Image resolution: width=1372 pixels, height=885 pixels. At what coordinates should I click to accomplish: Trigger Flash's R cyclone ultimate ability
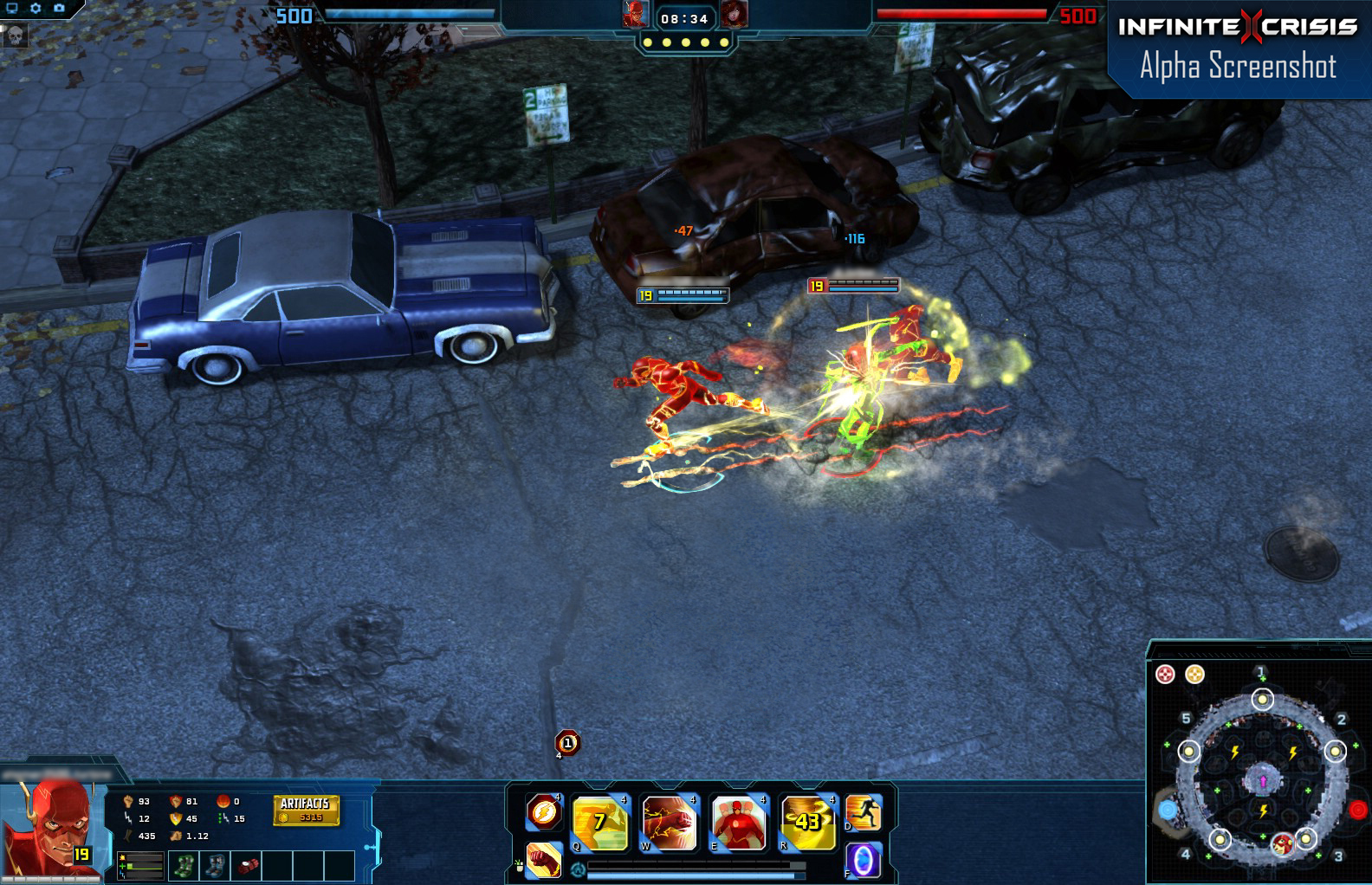(x=806, y=821)
